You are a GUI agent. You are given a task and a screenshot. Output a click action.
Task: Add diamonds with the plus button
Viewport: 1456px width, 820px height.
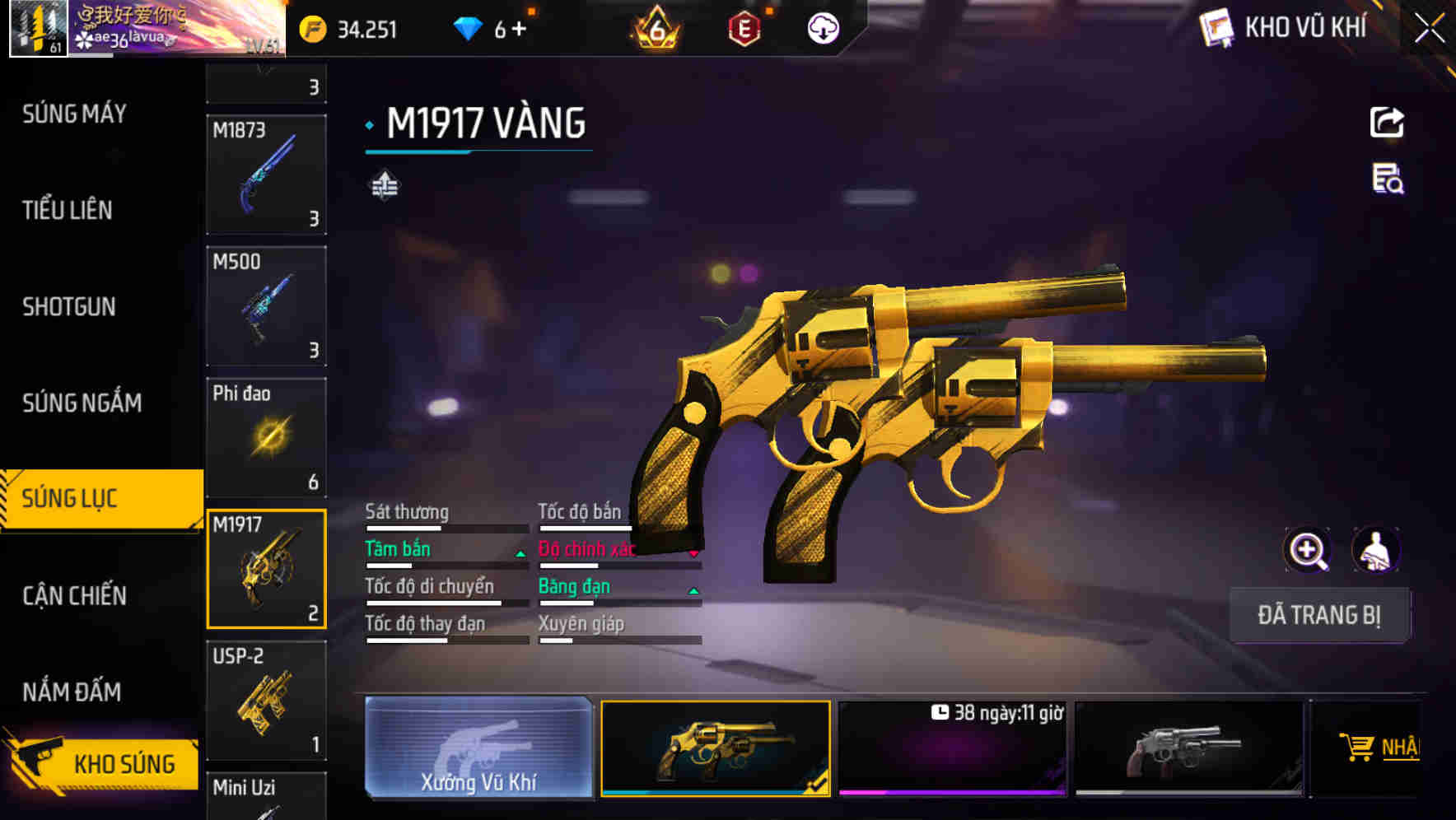click(519, 30)
